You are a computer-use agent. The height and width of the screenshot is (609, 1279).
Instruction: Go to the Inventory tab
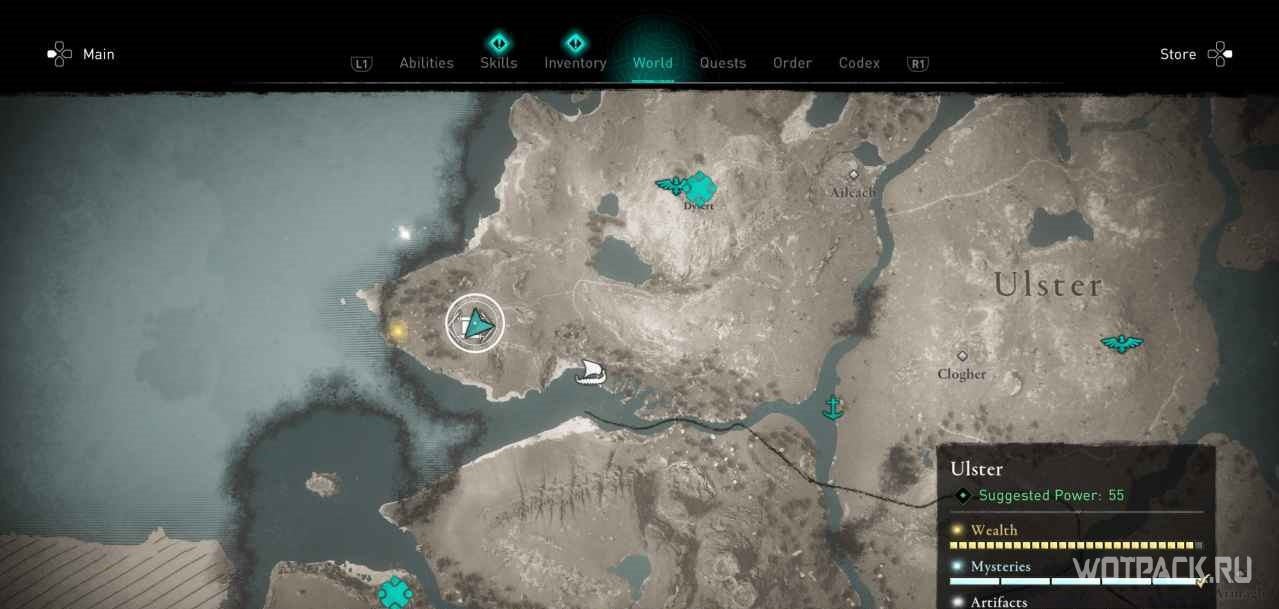pos(575,63)
